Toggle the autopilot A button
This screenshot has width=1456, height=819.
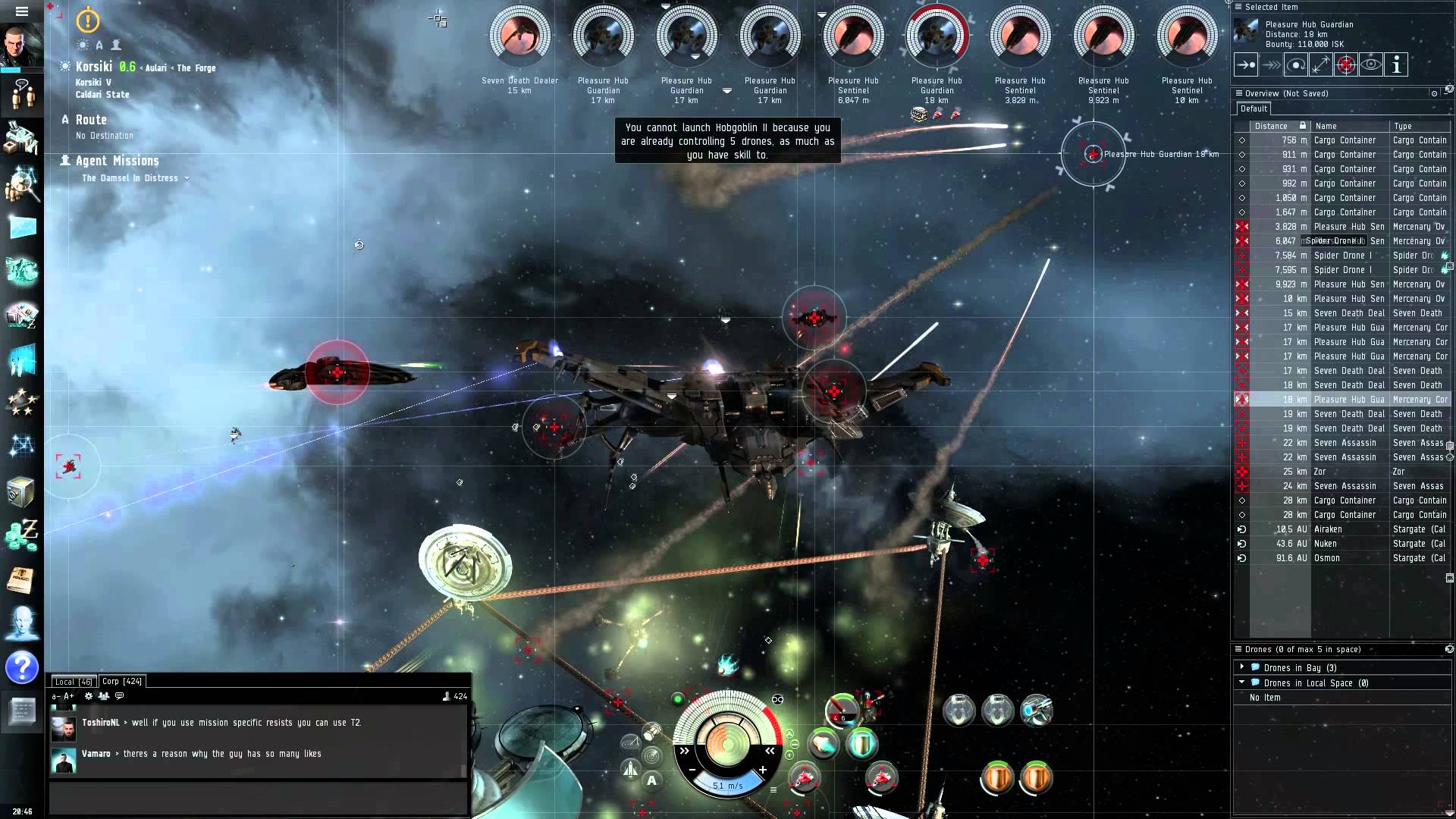click(x=651, y=780)
